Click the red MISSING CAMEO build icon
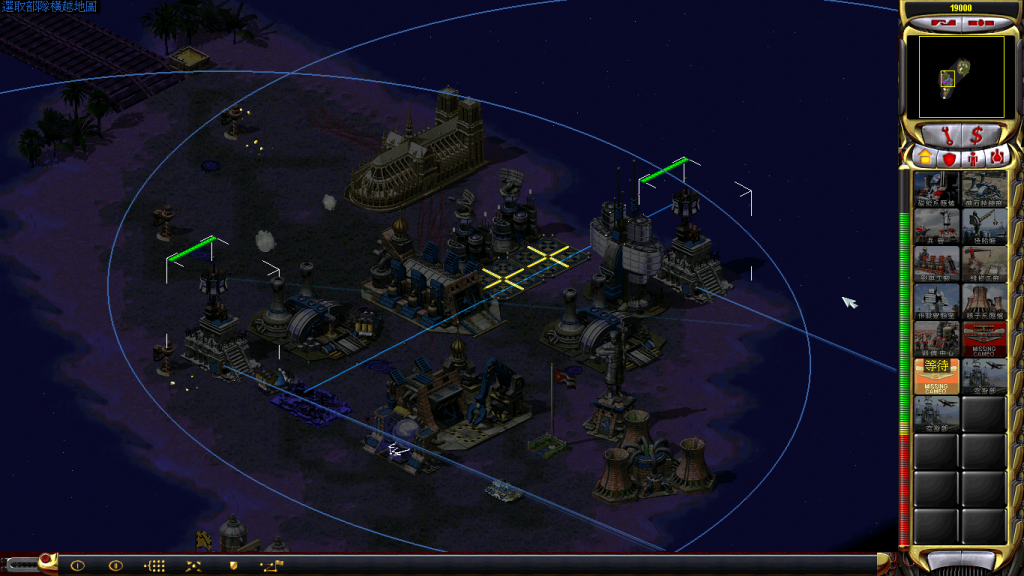1024x576 pixels. [985, 337]
